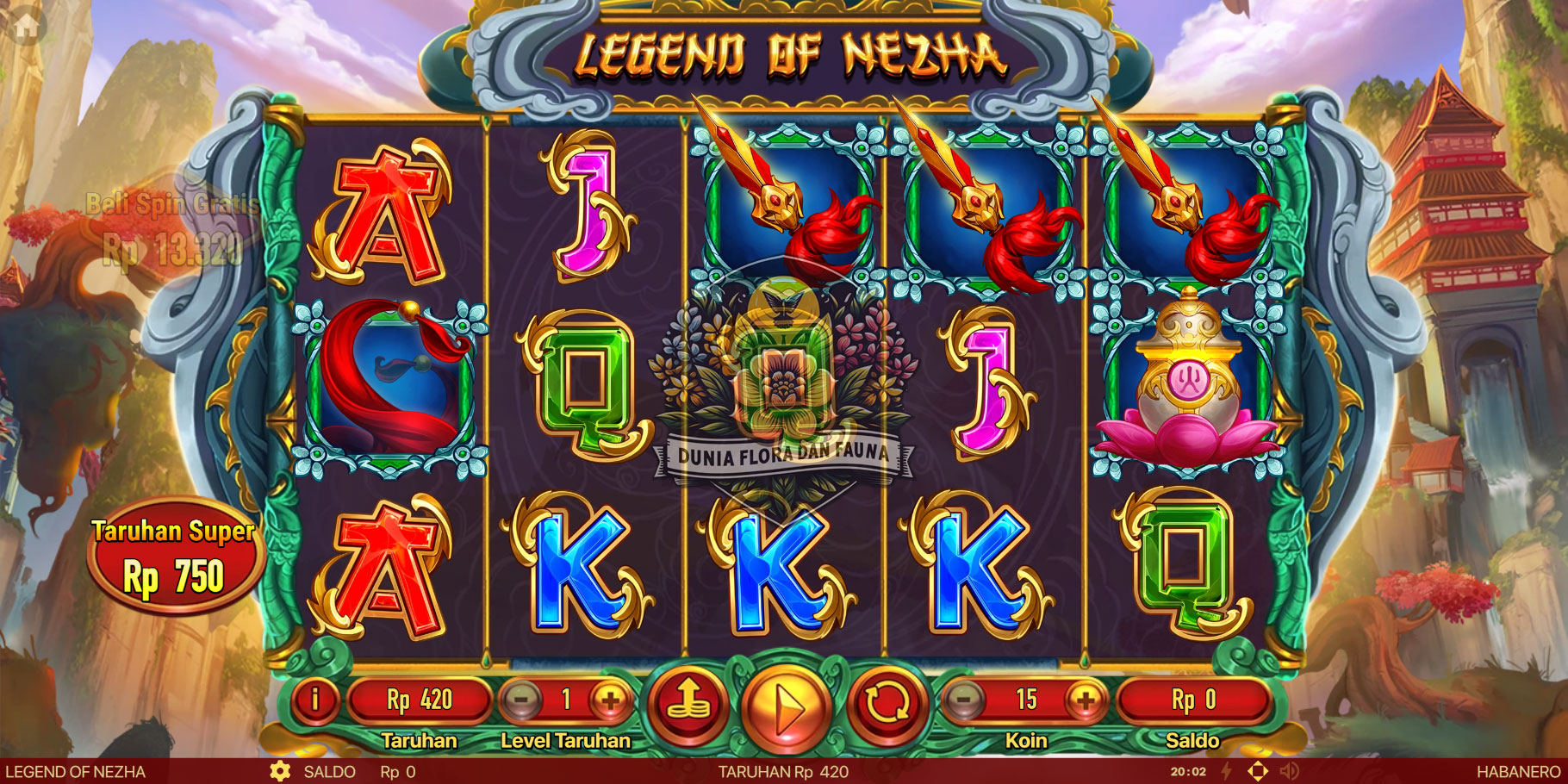
Task: Toggle fullscreen mode
Action: tap(1258, 771)
